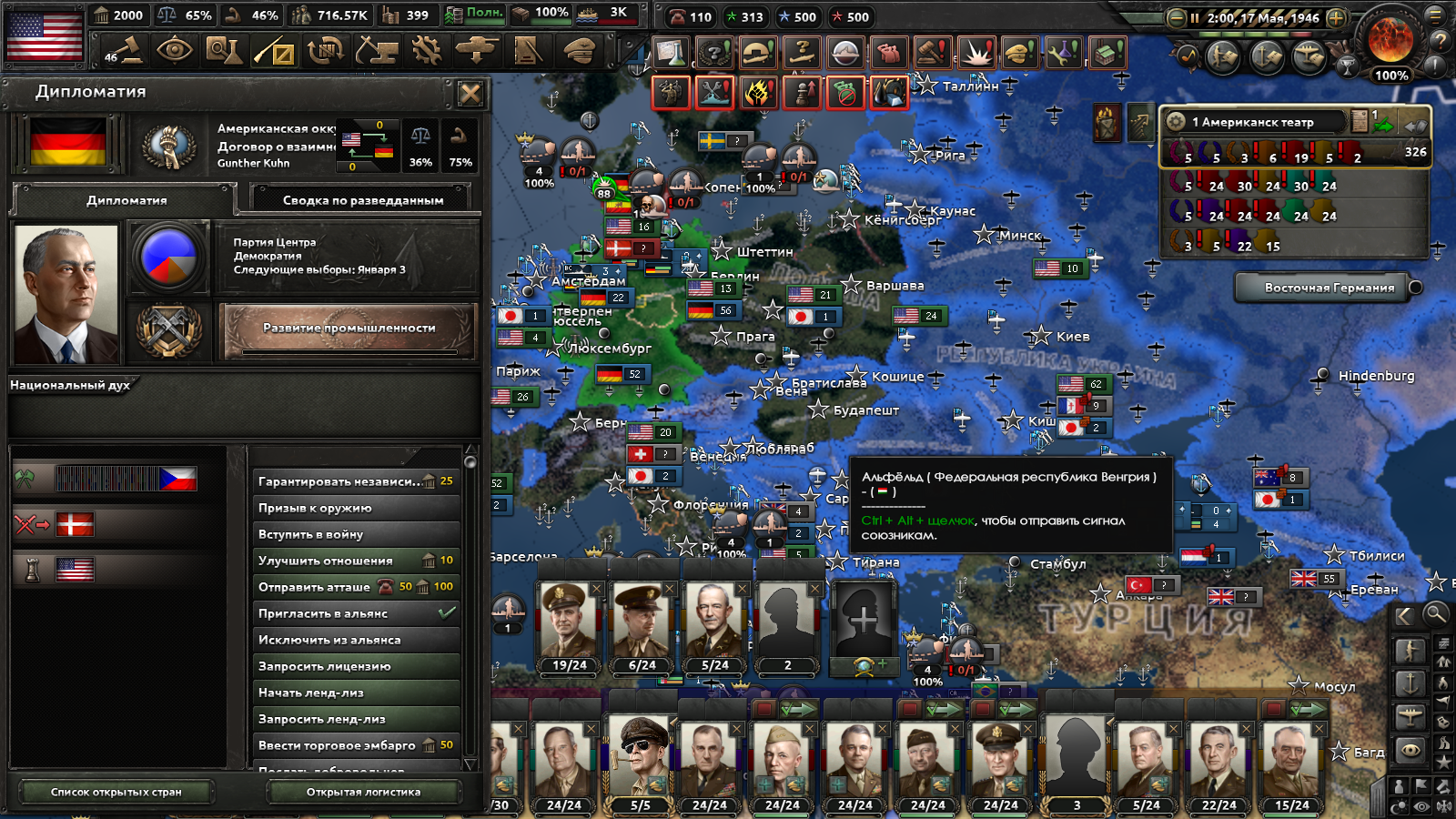Click the USA flag in top corner
The image size is (1456, 819).
pos(44,35)
